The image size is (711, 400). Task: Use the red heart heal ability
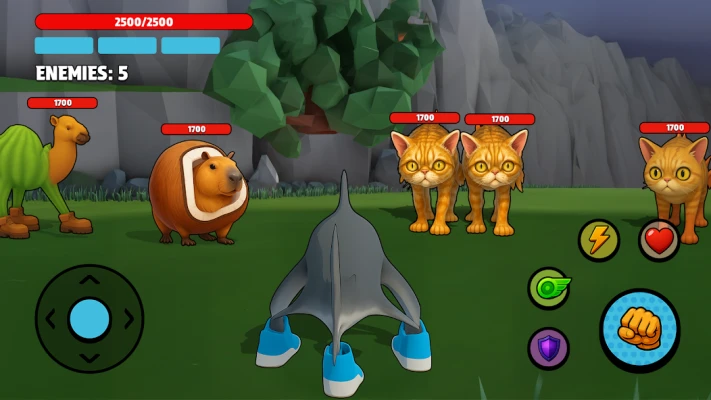(659, 240)
